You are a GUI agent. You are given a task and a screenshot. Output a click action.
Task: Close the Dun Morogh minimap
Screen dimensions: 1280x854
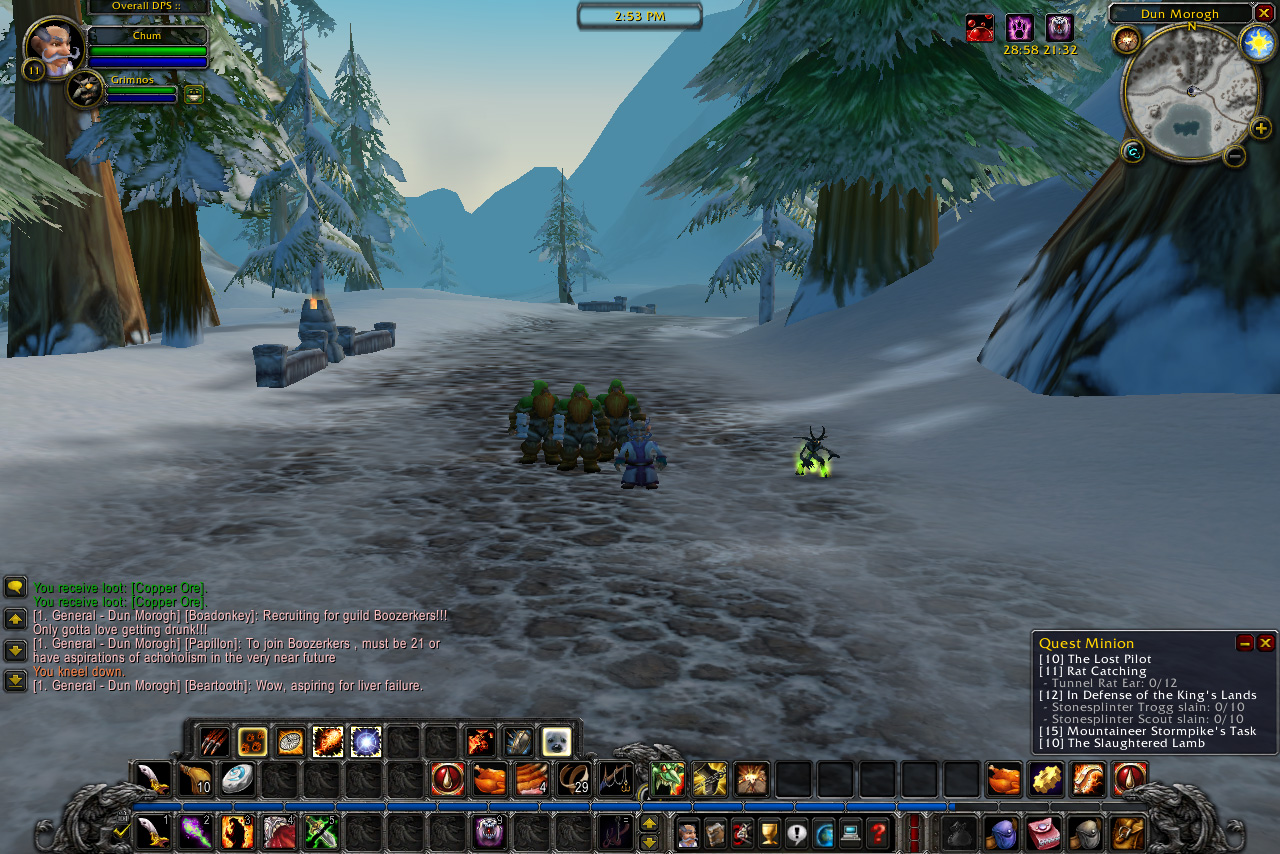point(1264,13)
